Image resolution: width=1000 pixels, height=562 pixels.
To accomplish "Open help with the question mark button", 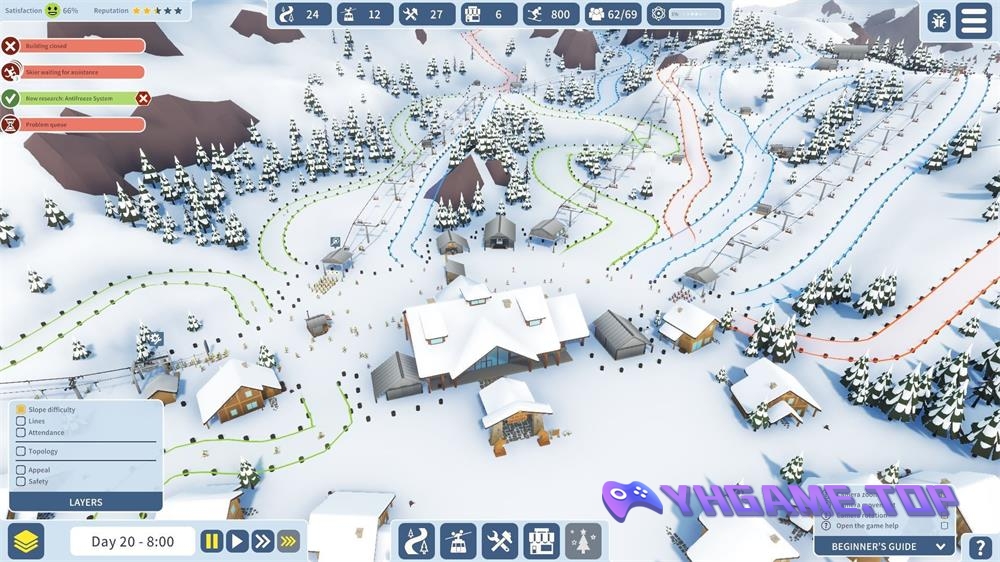I will [981, 547].
